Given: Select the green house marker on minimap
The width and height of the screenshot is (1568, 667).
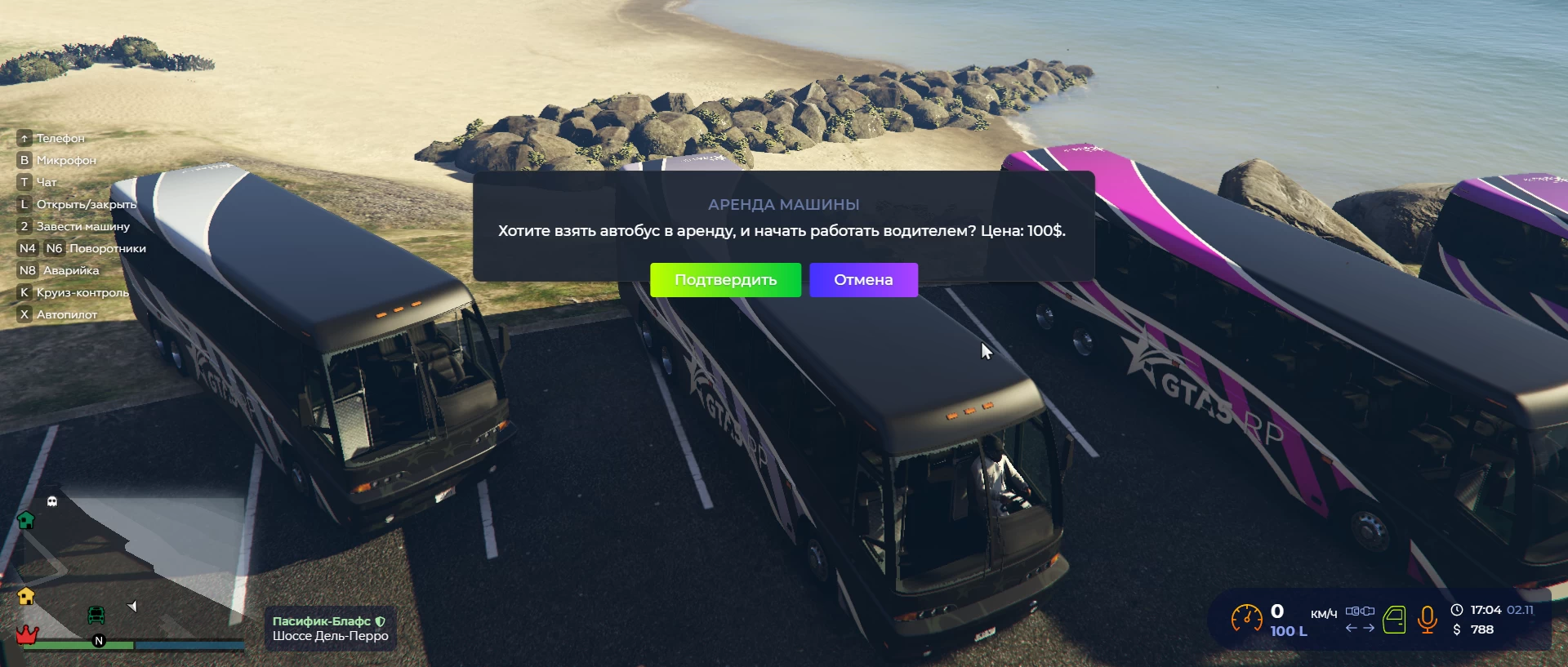Looking at the screenshot, I should [x=26, y=520].
